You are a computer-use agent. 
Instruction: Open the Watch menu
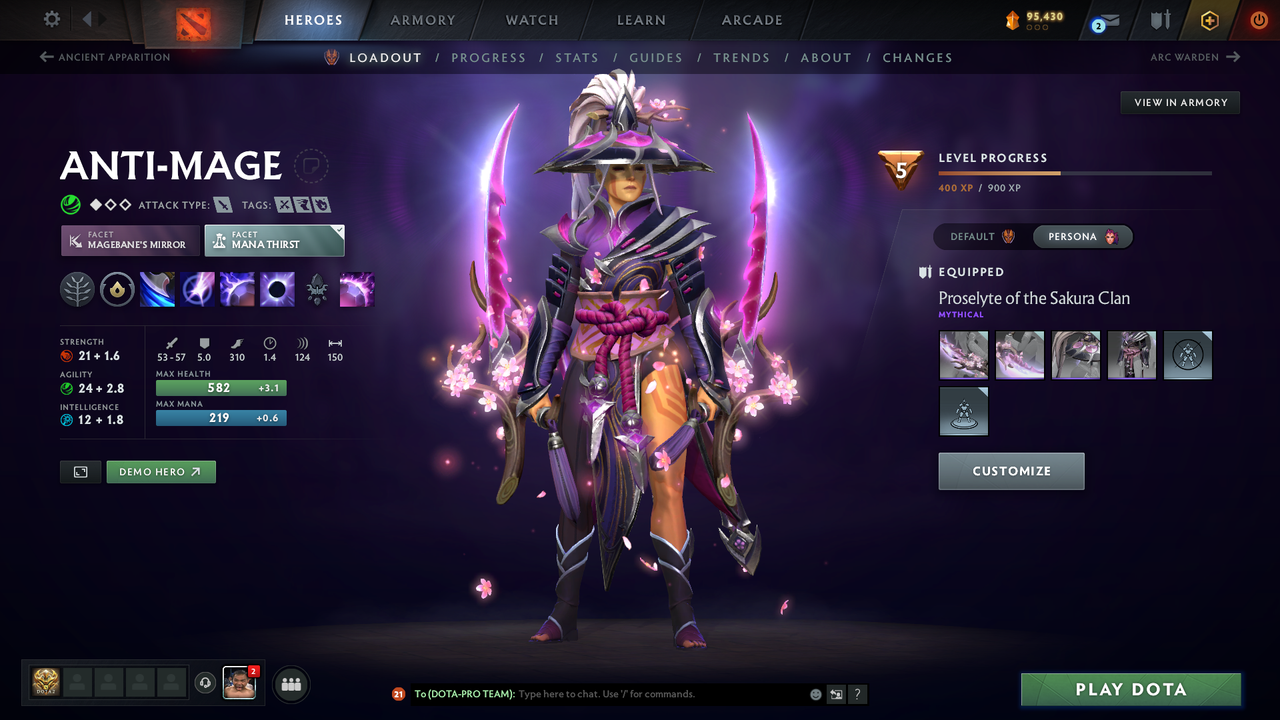click(531, 19)
